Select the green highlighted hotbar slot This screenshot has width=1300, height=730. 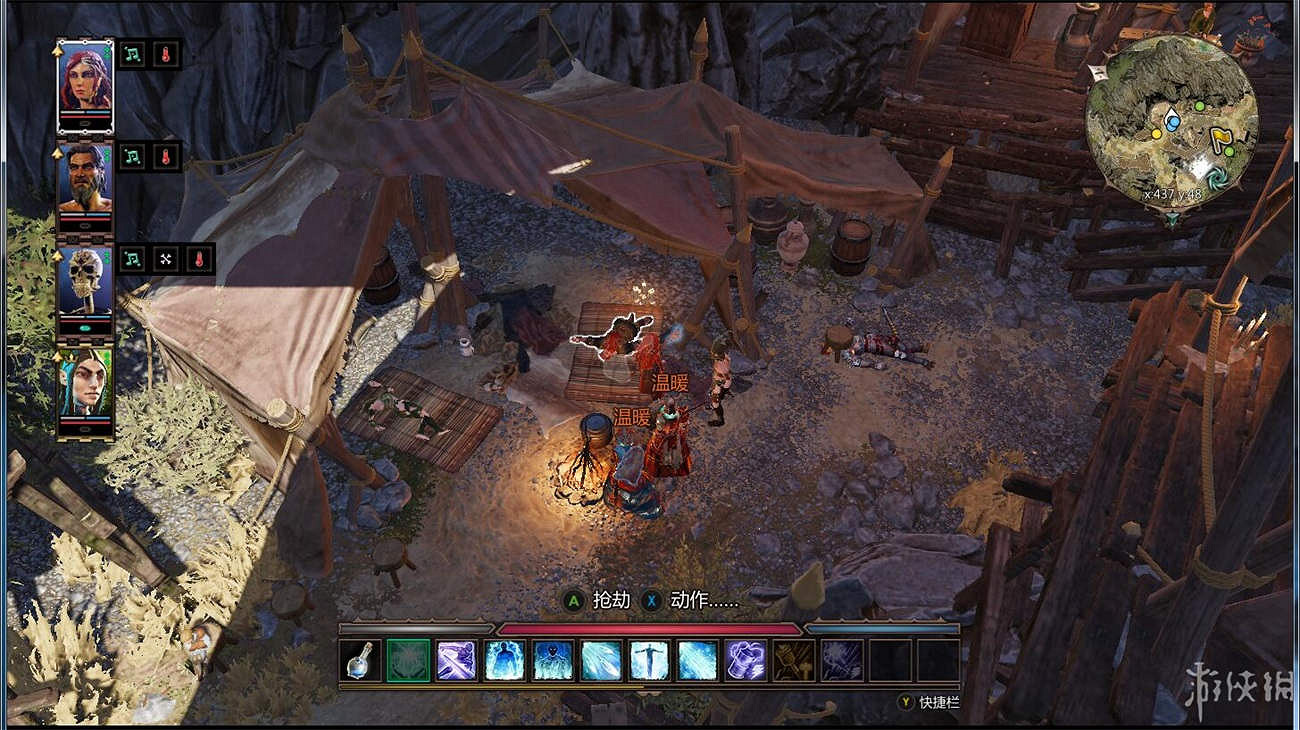408,660
